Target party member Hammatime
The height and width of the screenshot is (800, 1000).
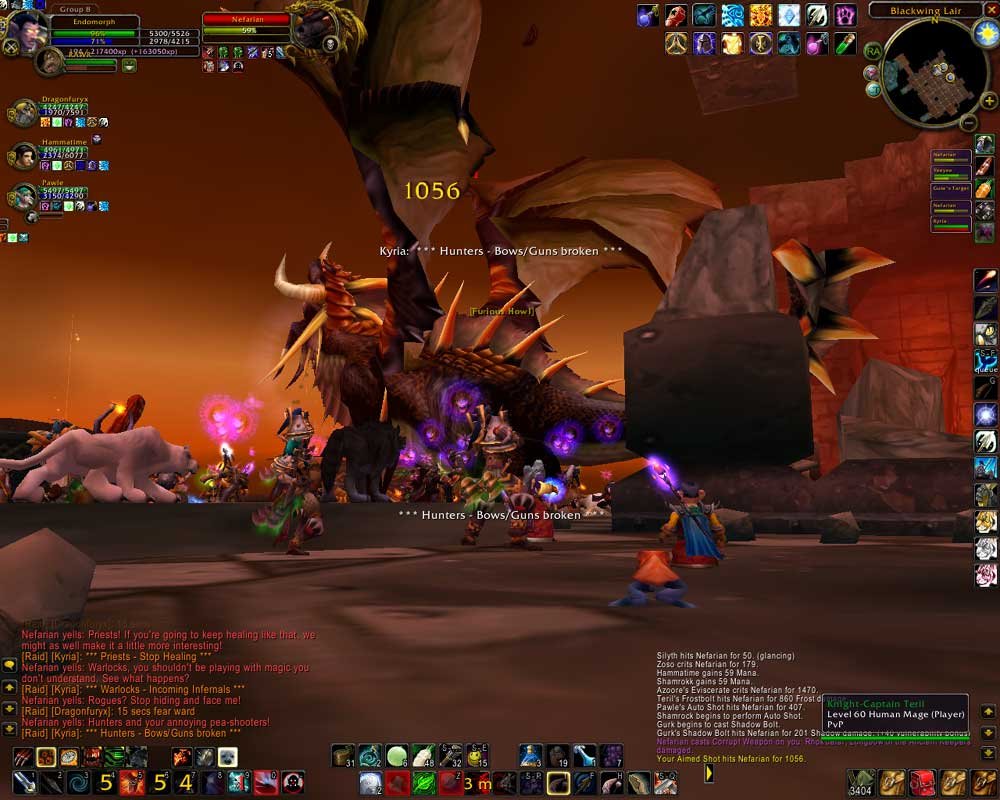click(24, 155)
